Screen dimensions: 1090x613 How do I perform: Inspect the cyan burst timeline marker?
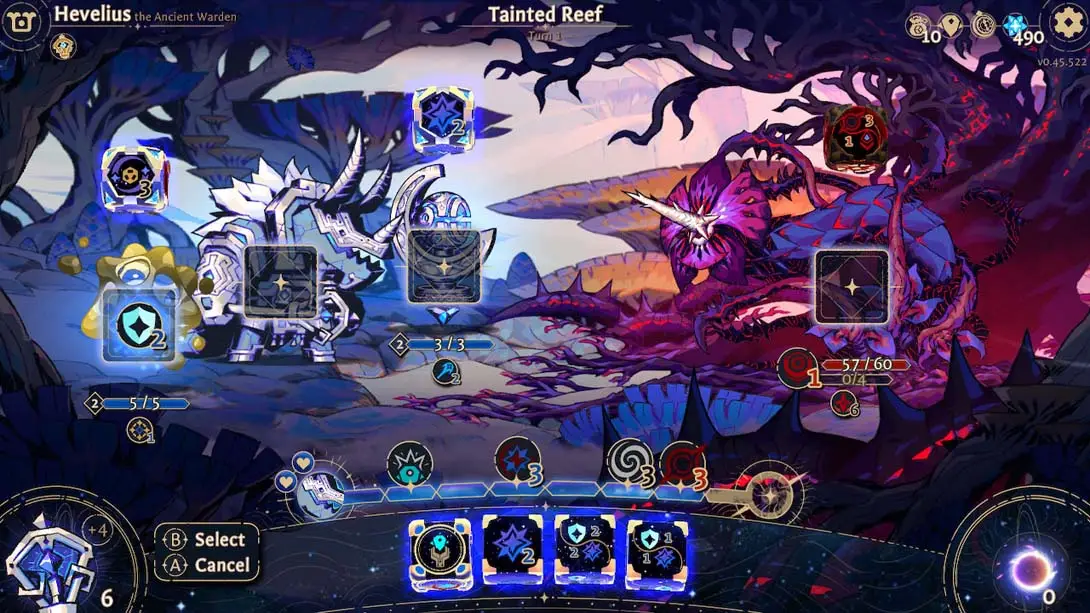click(x=409, y=464)
